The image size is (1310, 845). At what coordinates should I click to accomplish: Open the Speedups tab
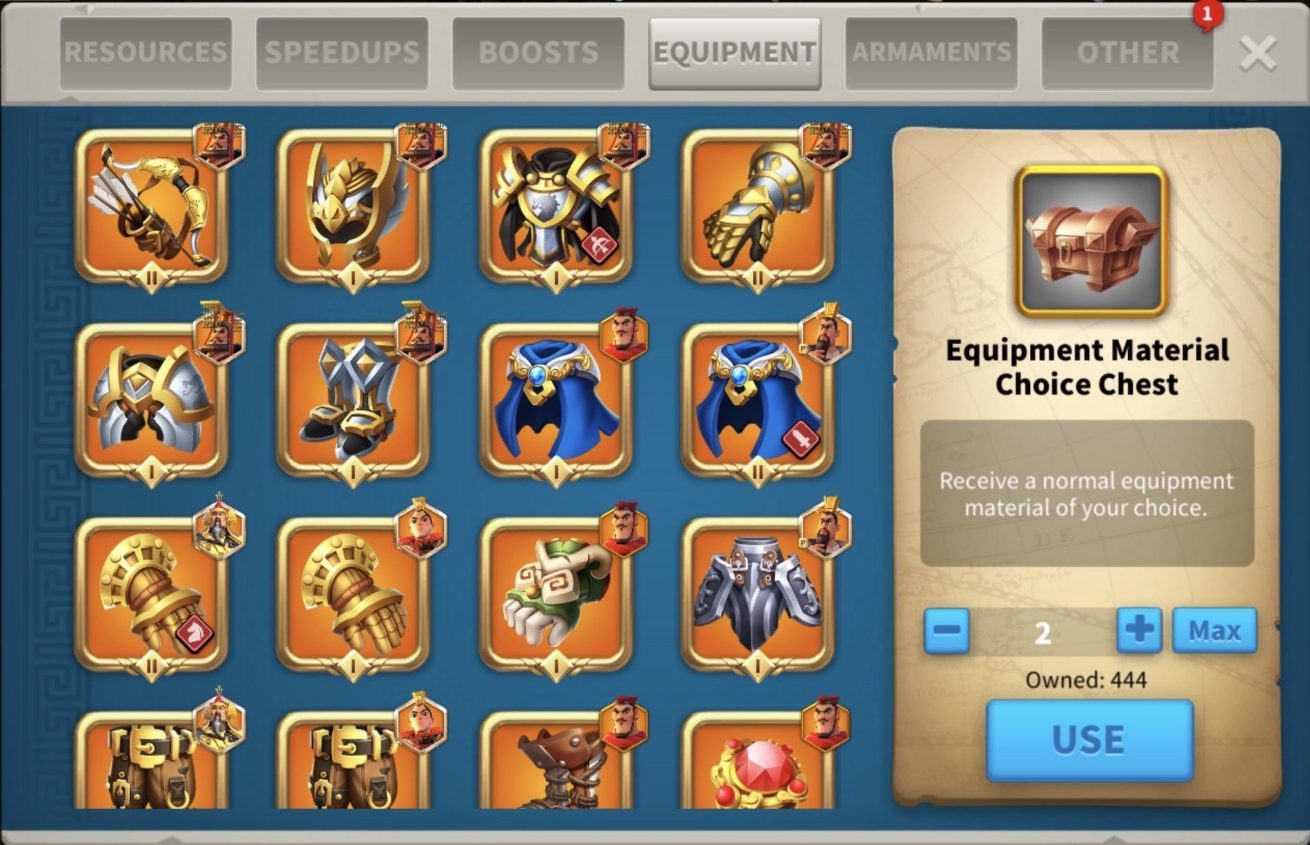(x=342, y=53)
